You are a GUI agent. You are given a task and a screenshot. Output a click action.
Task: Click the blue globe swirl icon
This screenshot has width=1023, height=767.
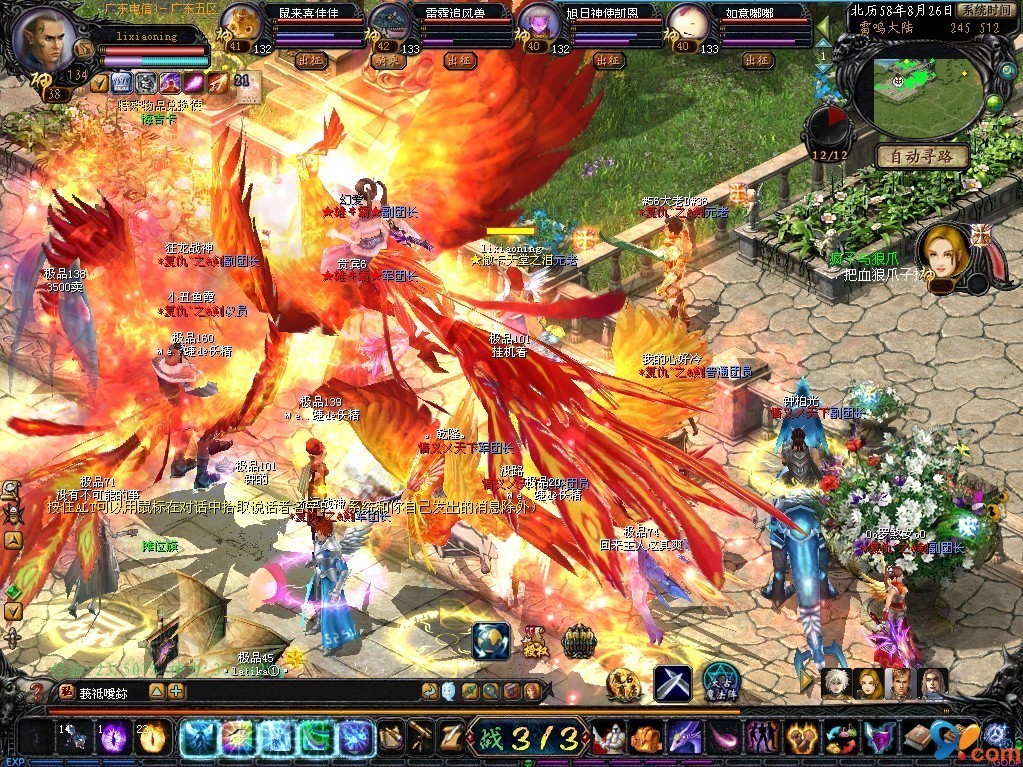click(x=492, y=641)
